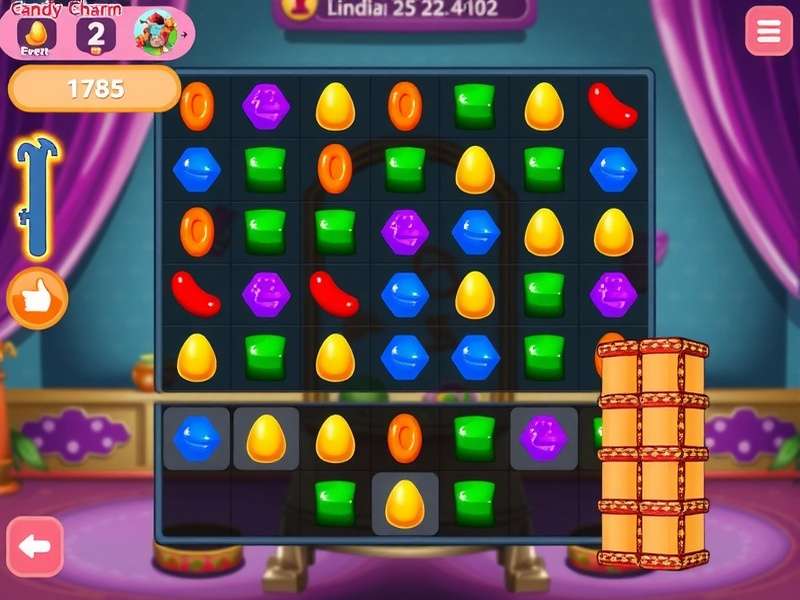Image resolution: width=800 pixels, height=600 pixels.
Task: Select the blue candy in the lower tray
Action: [197, 438]
